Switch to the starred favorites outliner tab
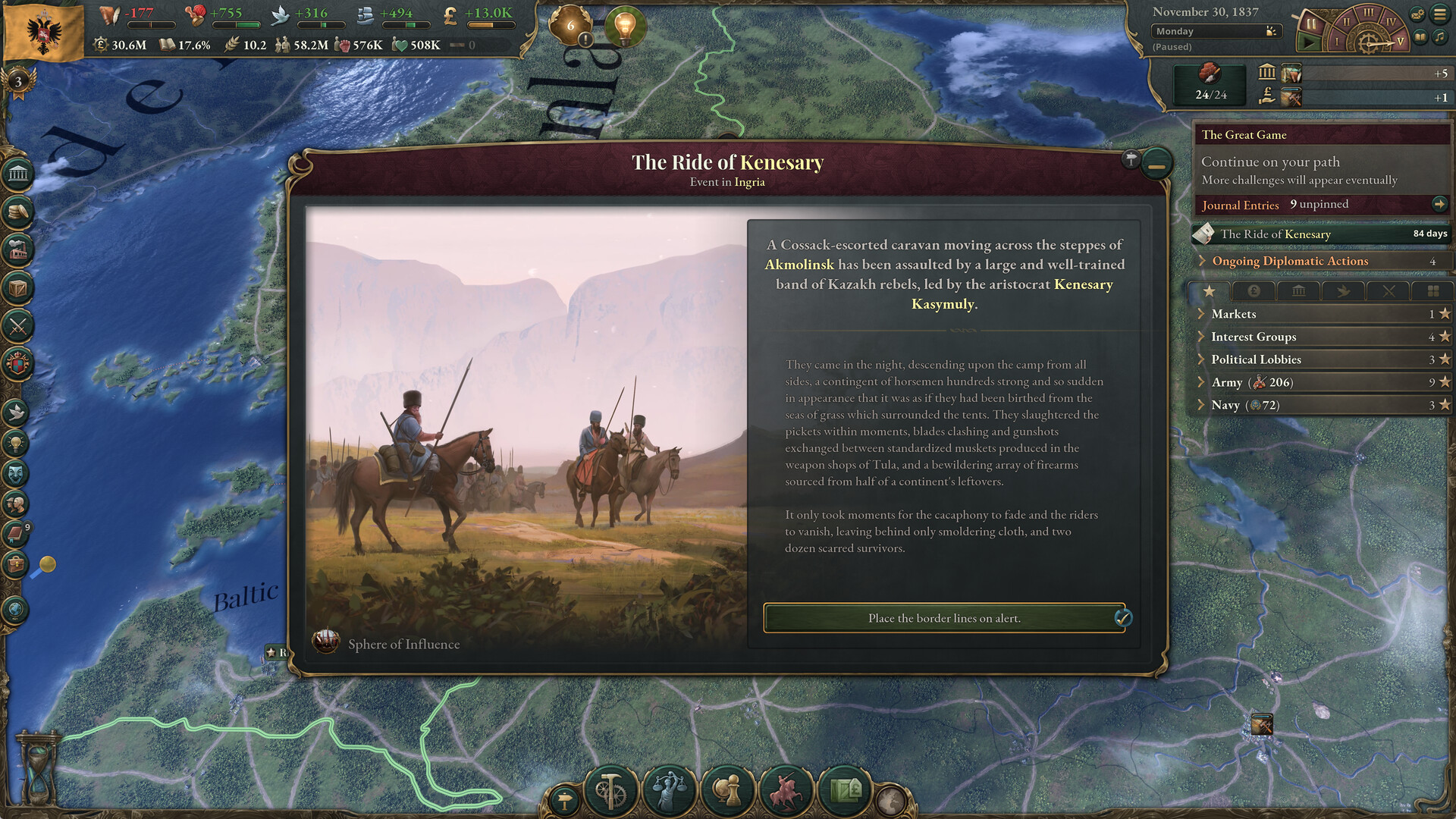The height and width of the screenshot is (819, 1456). pos(1208,291)
